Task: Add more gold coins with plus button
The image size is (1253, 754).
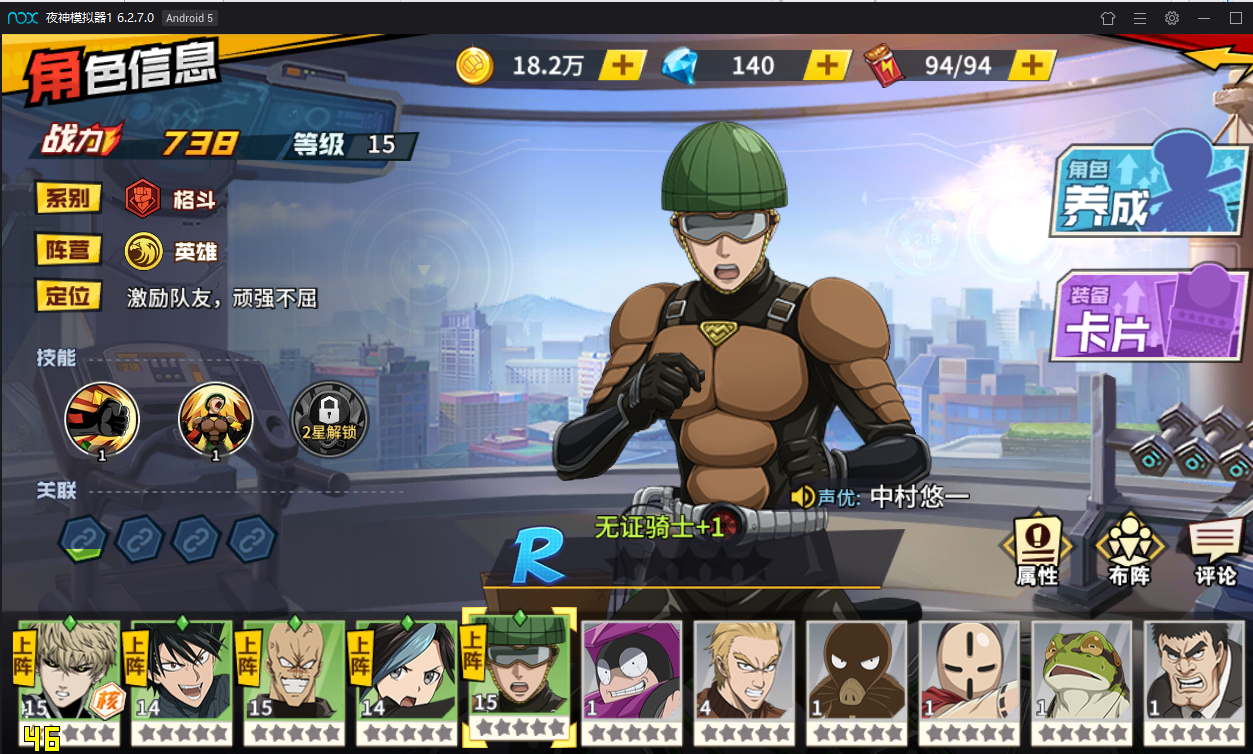Action: 622,66
